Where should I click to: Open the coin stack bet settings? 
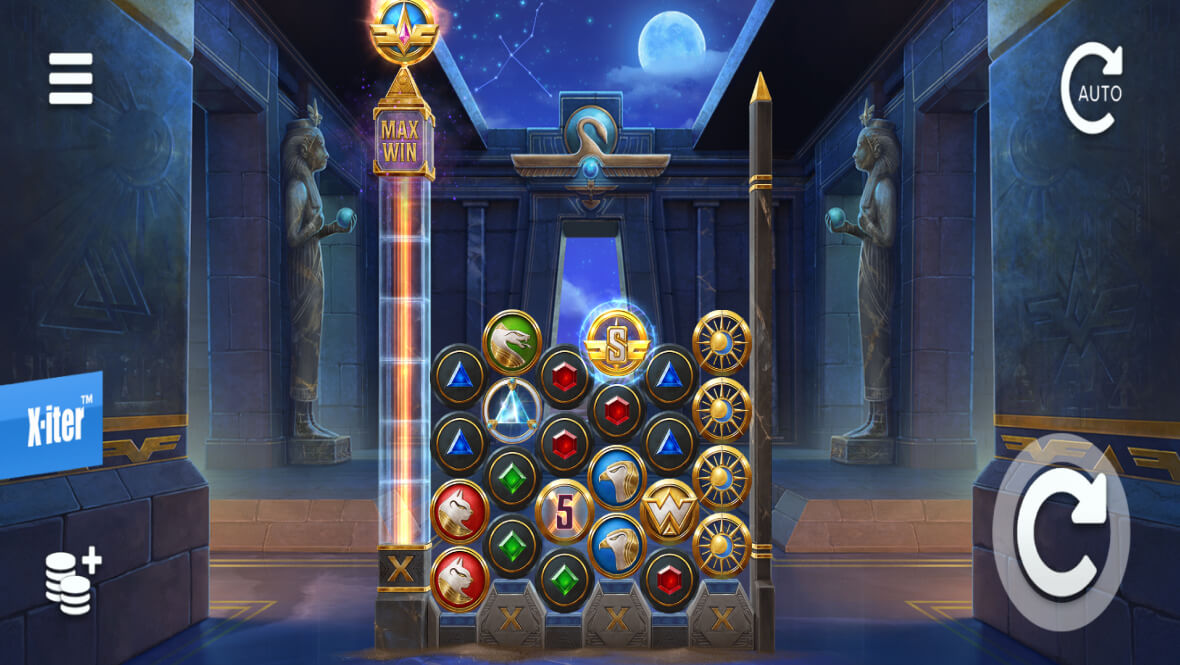click(x=72, y=582)
